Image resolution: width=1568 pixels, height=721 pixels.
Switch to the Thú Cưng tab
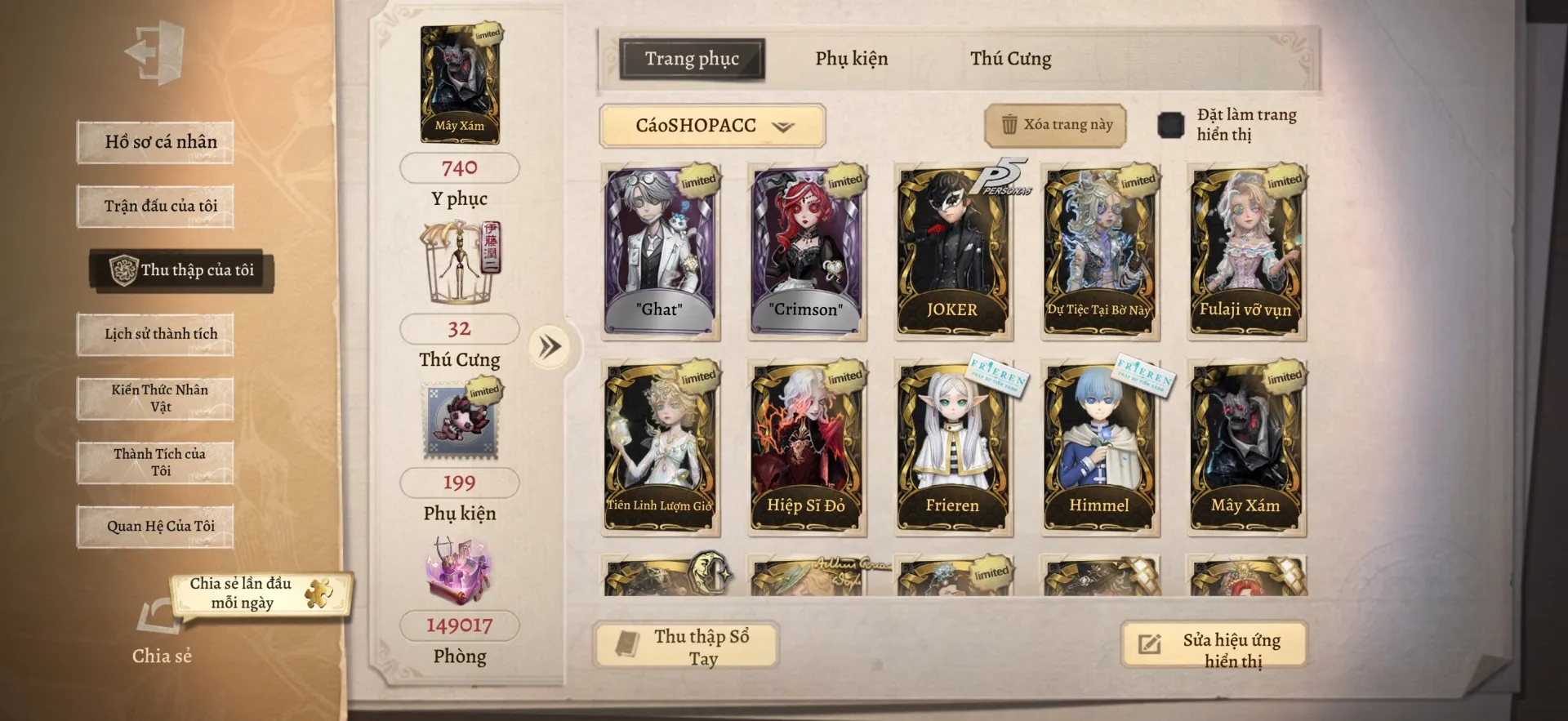pyautogui.click(x=1010, y=59)
